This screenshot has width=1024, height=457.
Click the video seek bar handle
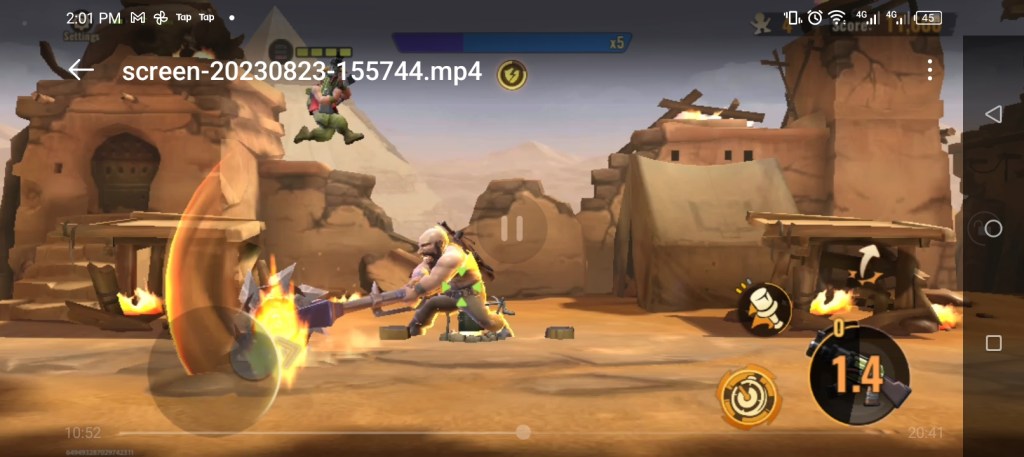pos(523,432)
